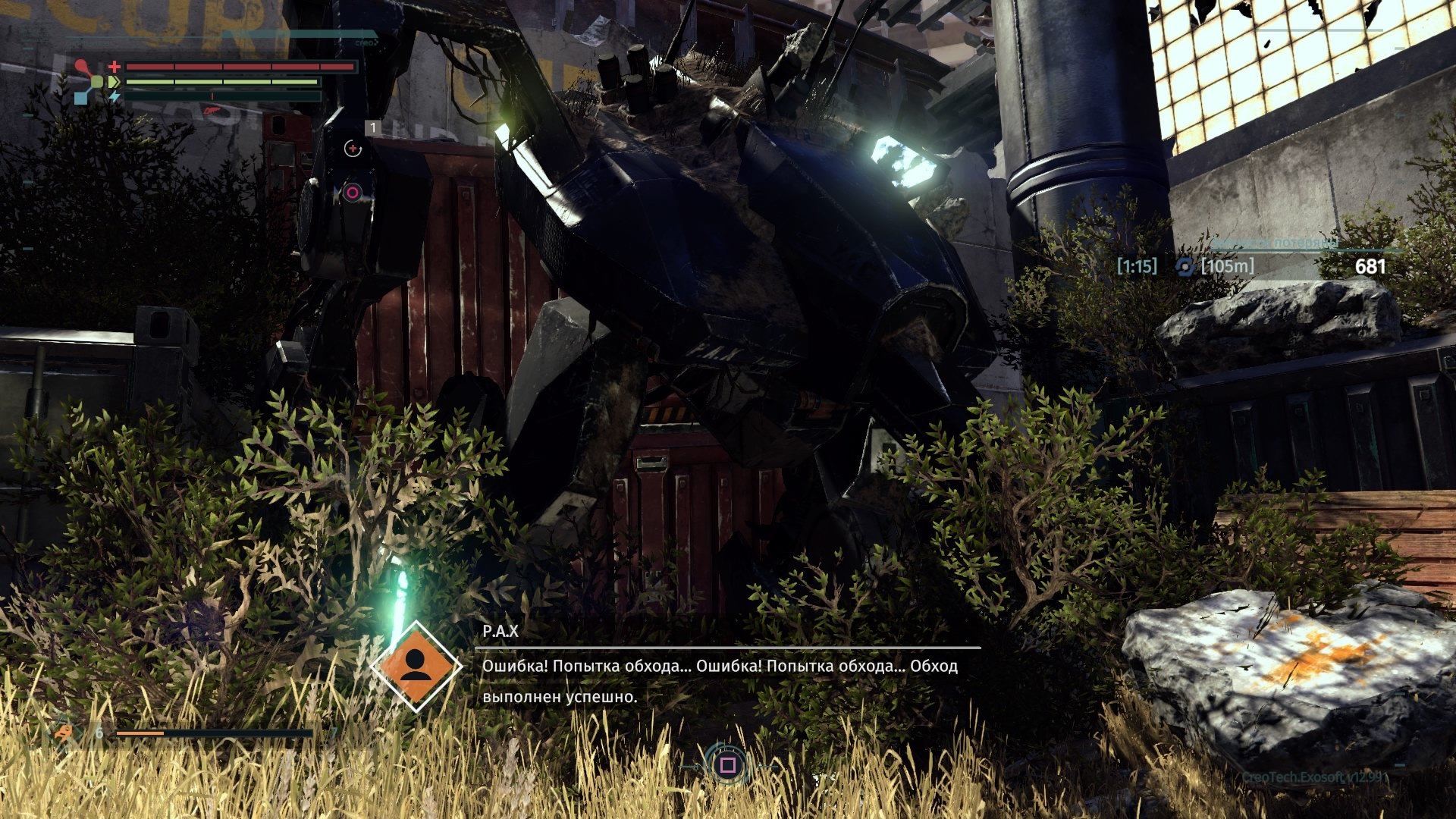Select the blue lost-scrap marker icon
The width and height of the screenshot is (1456, 819).
tap(1185, 266)
